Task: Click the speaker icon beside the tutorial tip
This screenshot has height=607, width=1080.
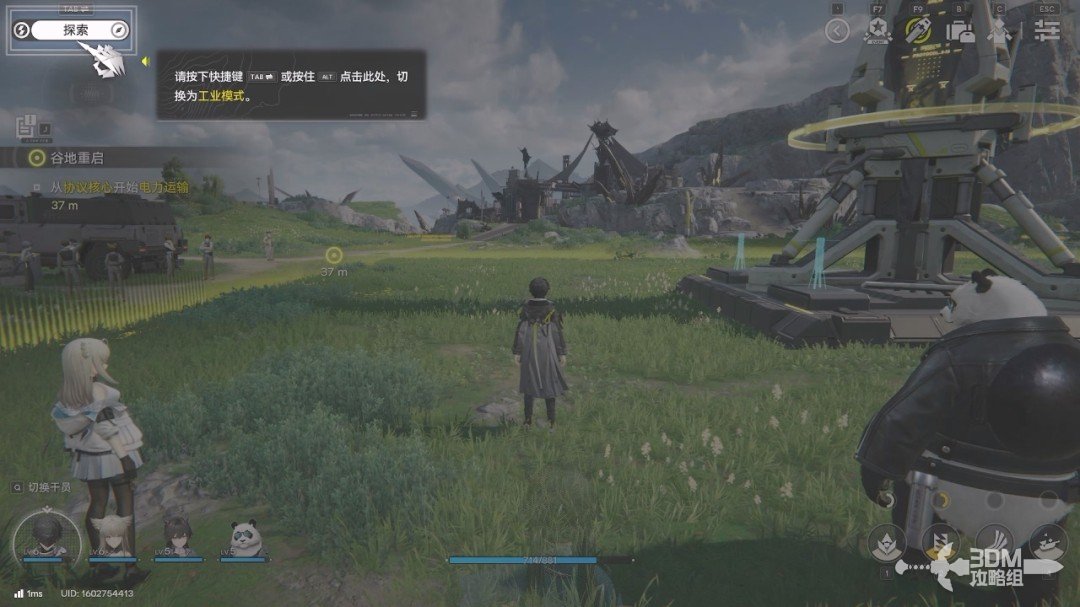Action: coord(145,62)
